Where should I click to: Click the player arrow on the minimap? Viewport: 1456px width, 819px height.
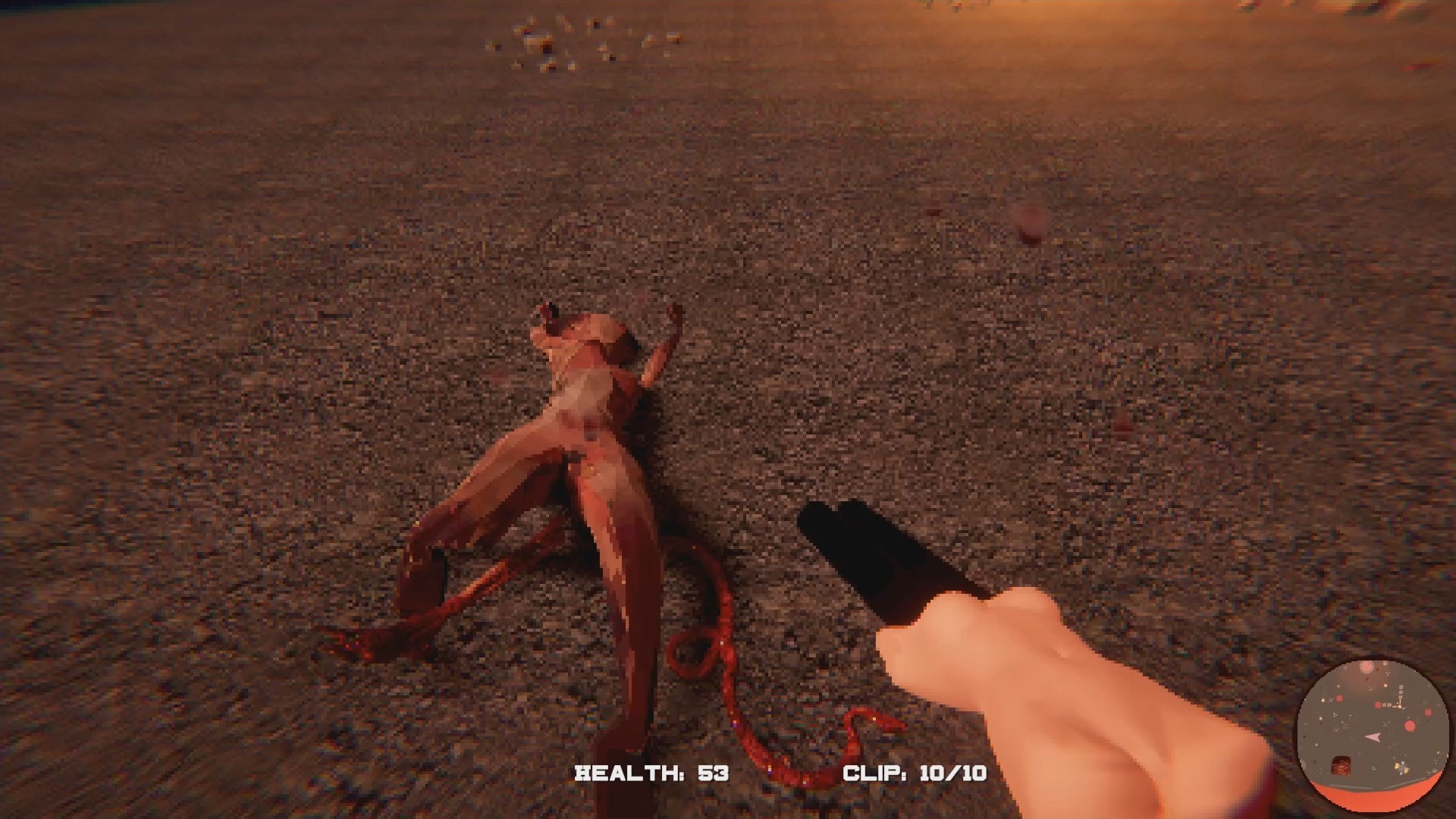click(1373, 737)
